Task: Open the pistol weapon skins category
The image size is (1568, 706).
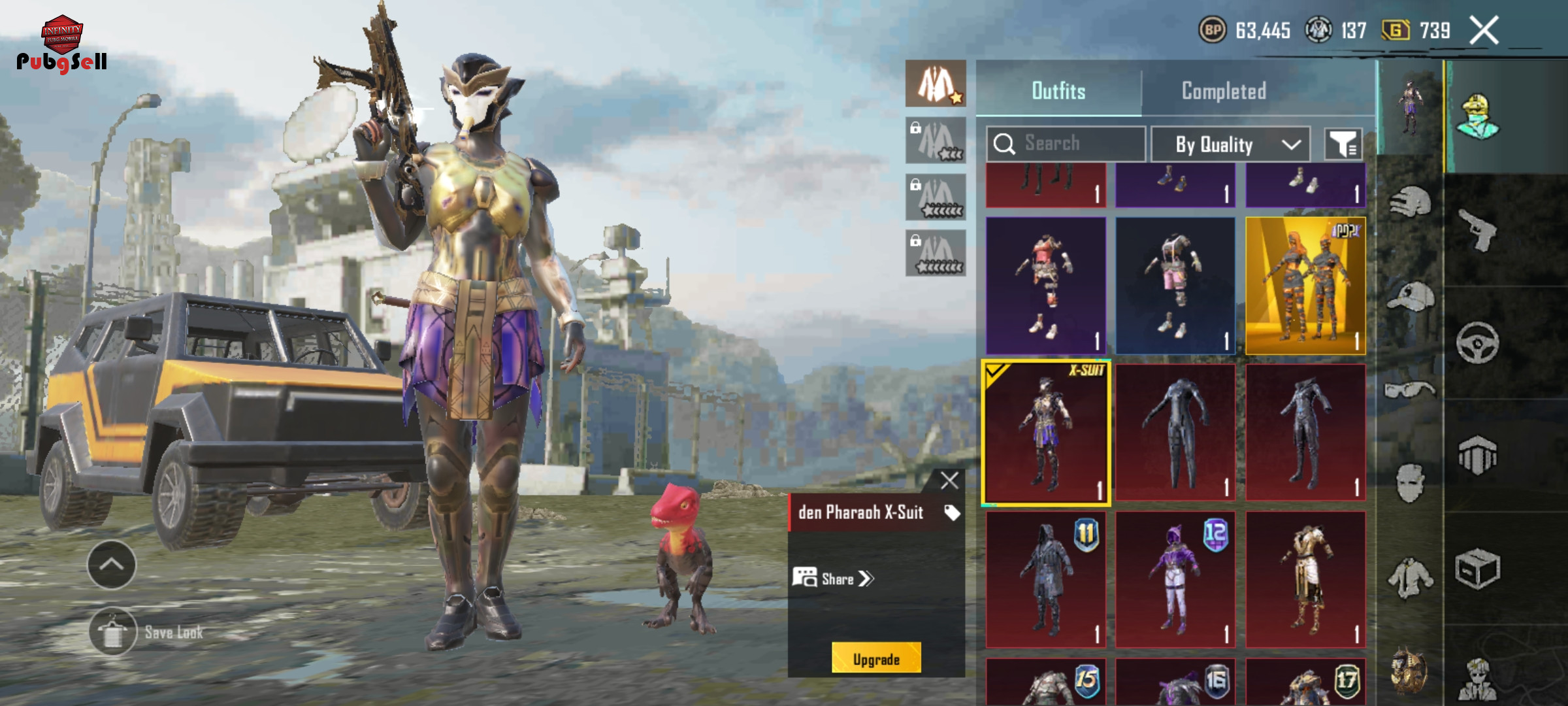Action: (x=1478, y=229)
